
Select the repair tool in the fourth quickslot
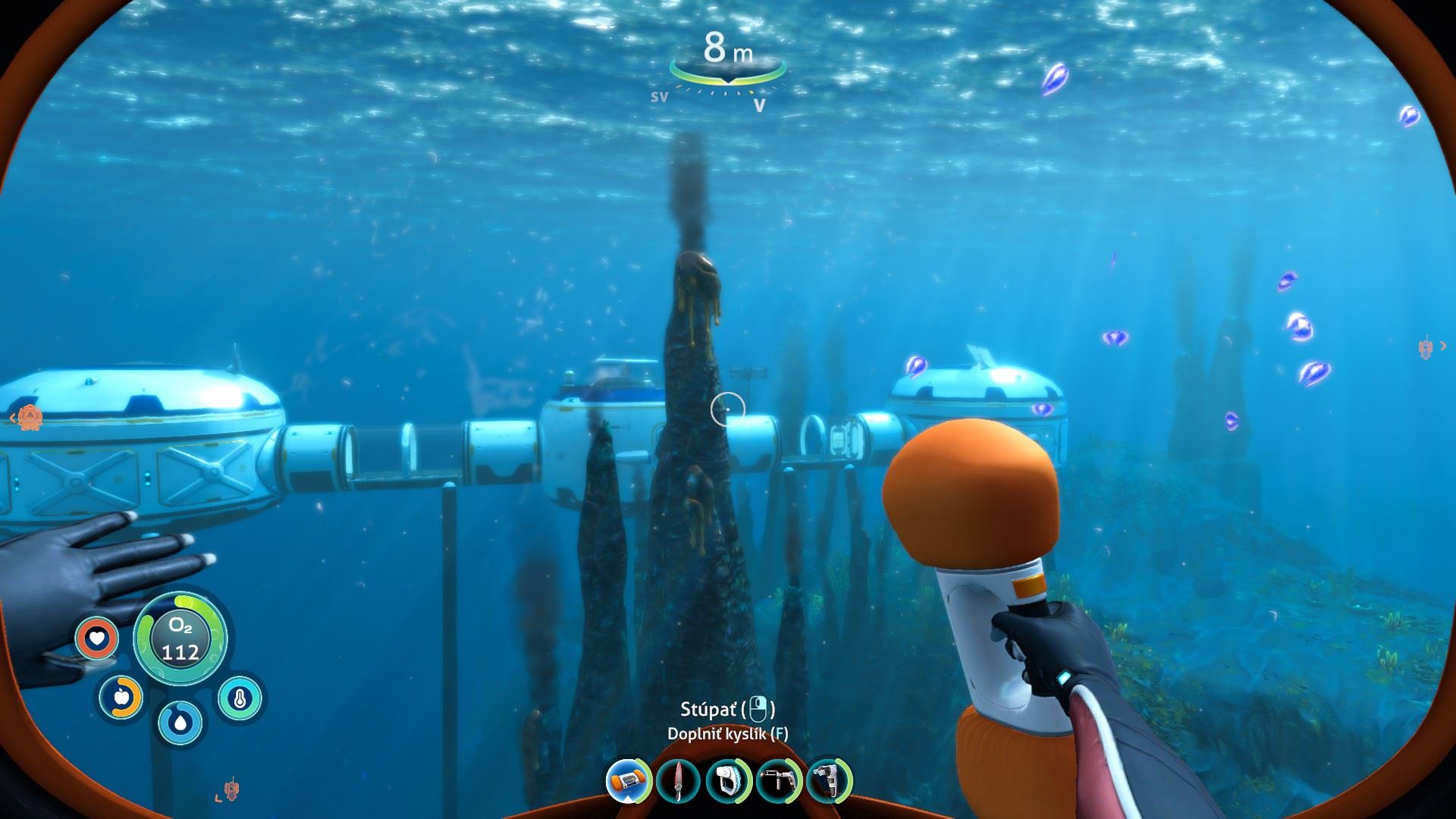point(779,783)
